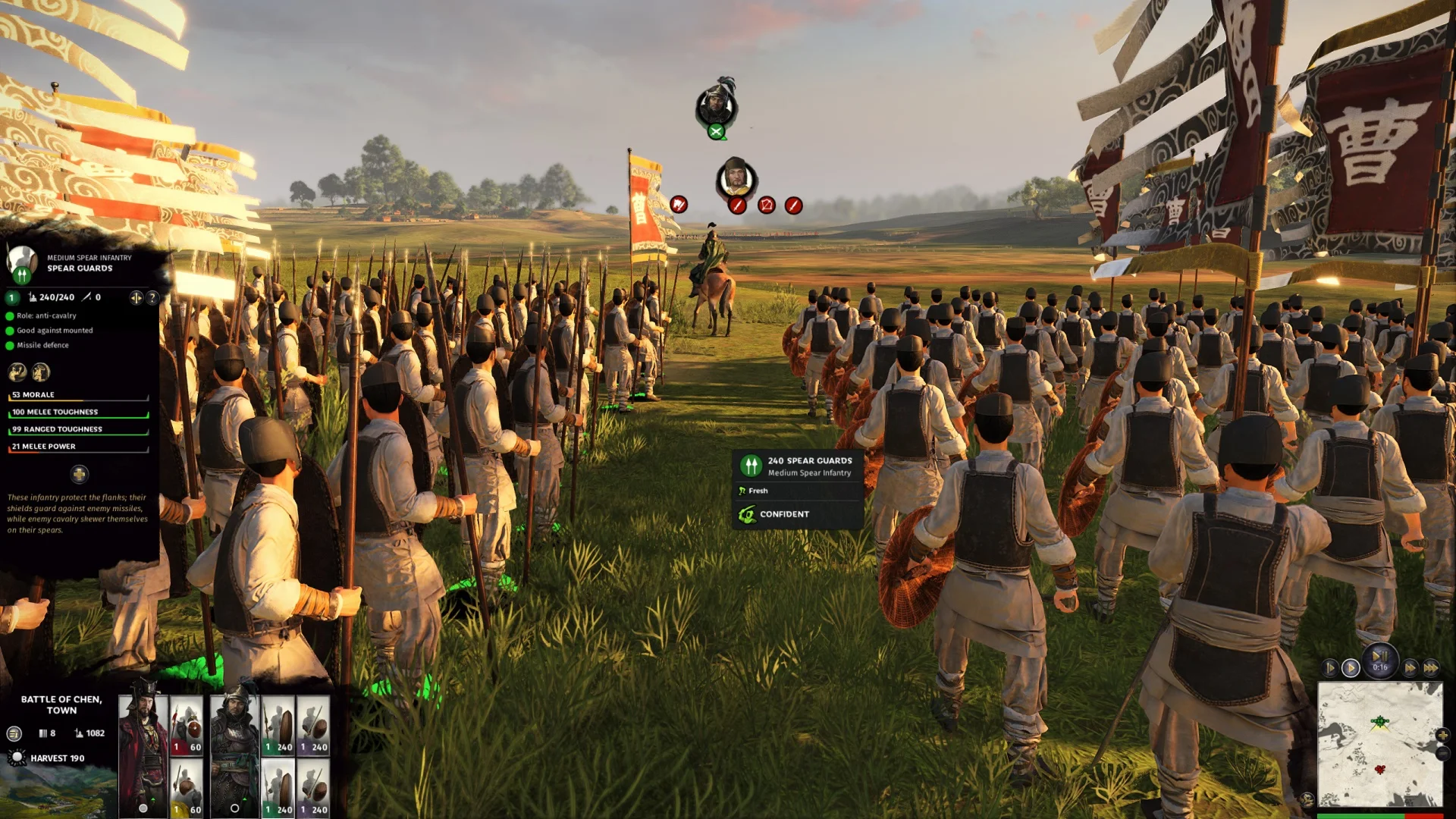This screenshot has width=1456, height=819.
Task: Select the yellow cavalry unit card
Action: (x=186, y=789)
